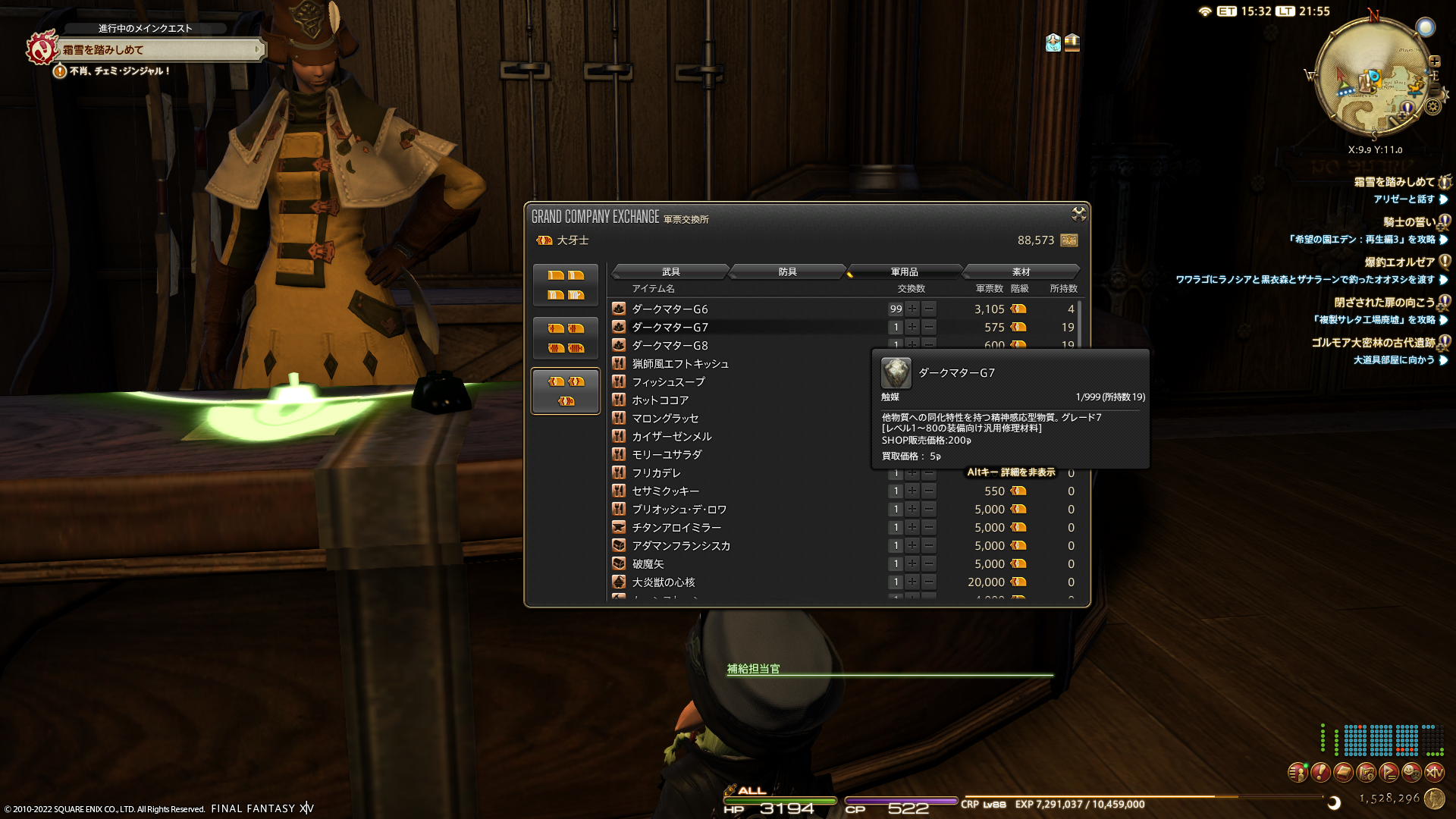The width and height of the screenshot is (1456, 819).
Task: Open 爆釣エオルゼア tracked quest
Action: (1399, 262)
